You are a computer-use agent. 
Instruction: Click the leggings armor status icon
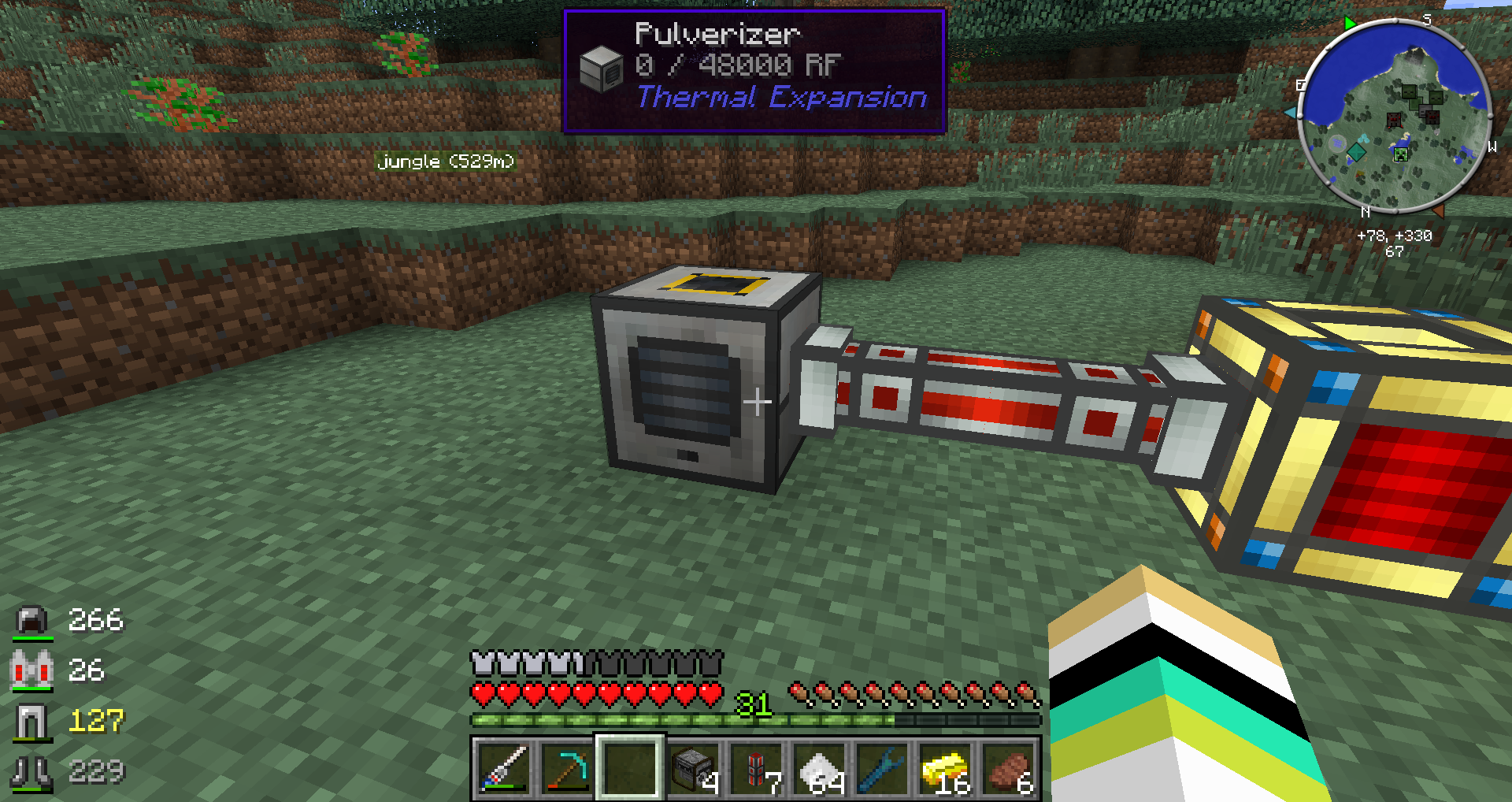[31, 721]
